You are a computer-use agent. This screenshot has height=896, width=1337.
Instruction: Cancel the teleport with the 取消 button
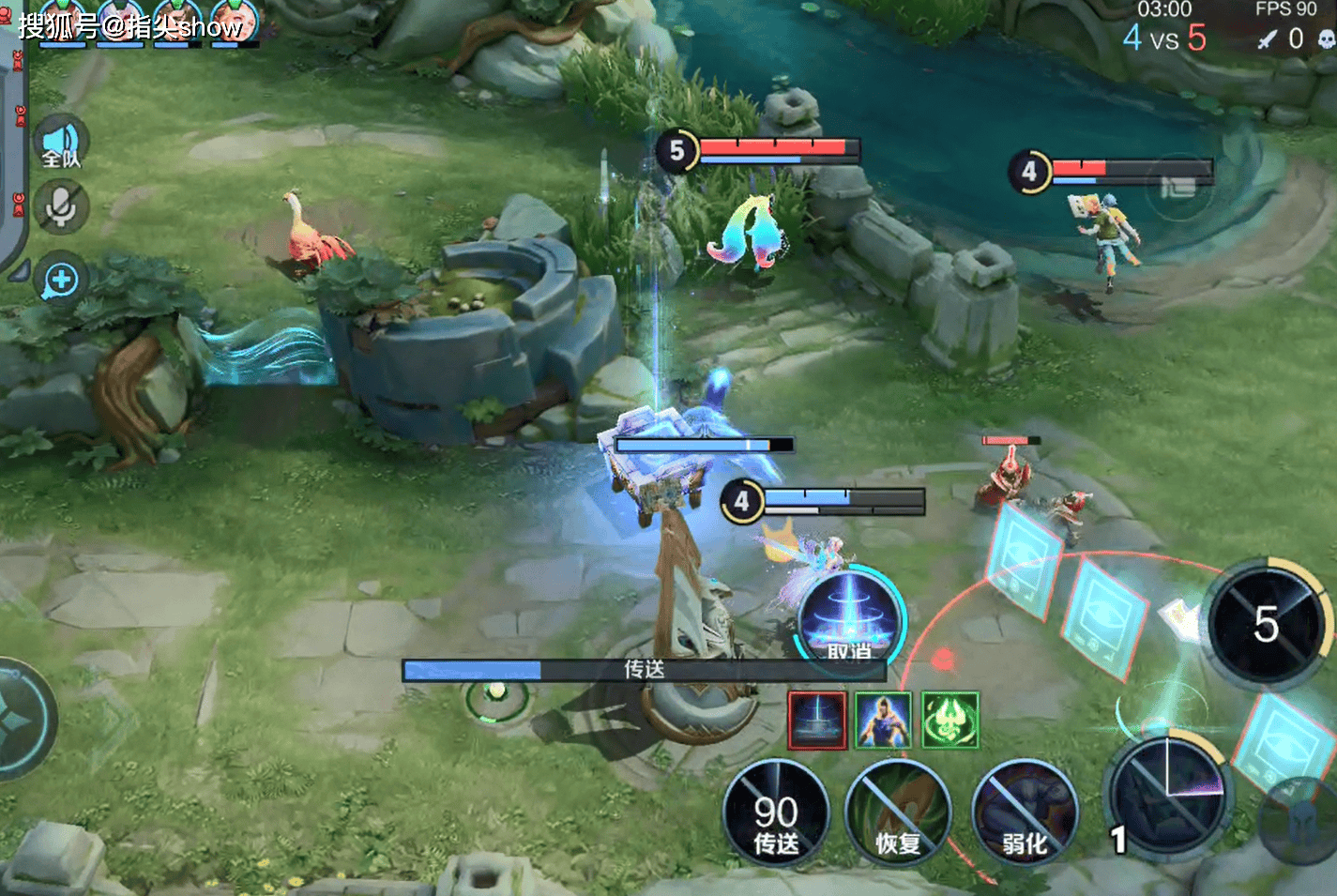[x=849, y=619]
